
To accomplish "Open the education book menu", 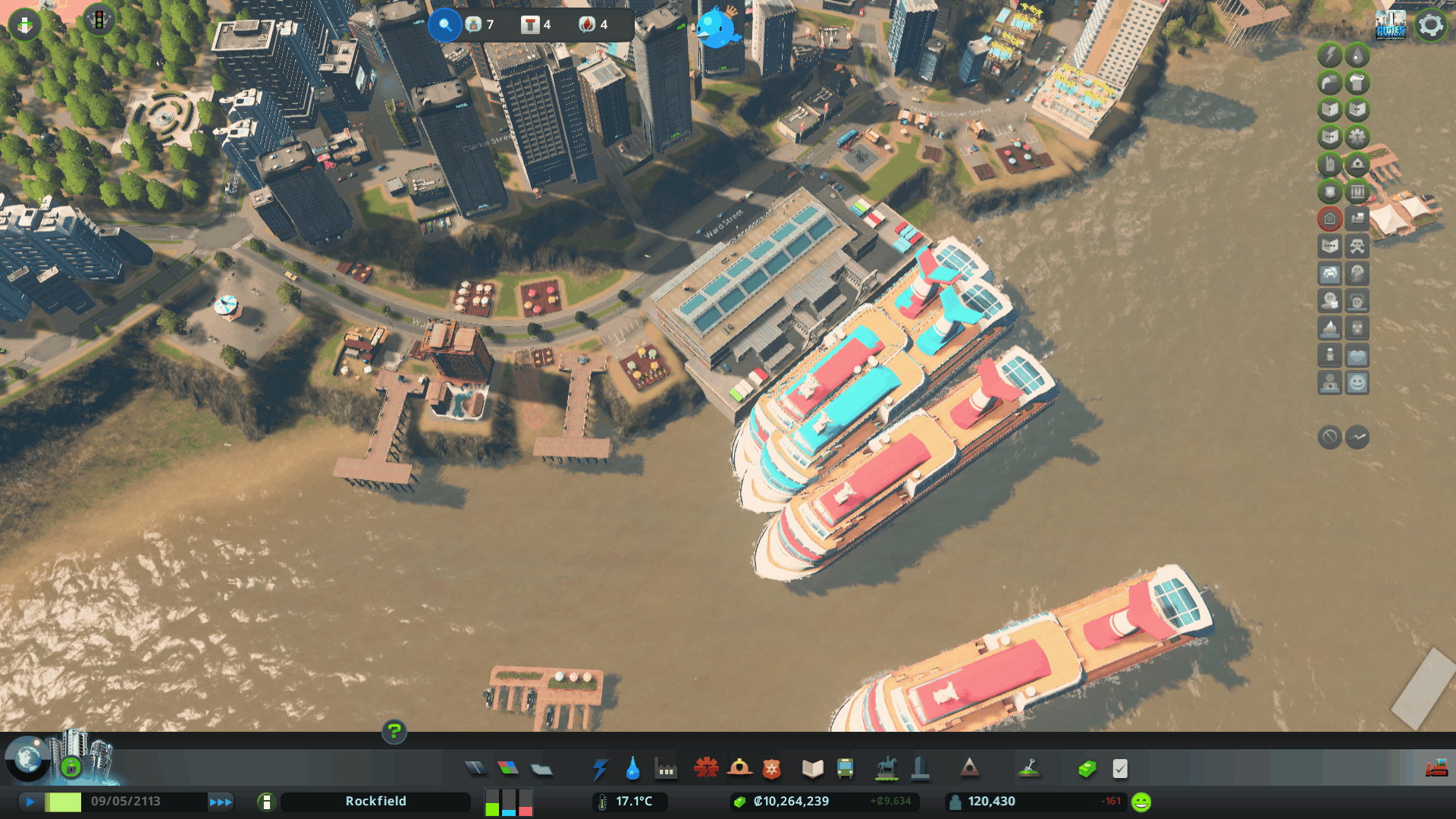I will pyautogui.click(x=812, y=769).
